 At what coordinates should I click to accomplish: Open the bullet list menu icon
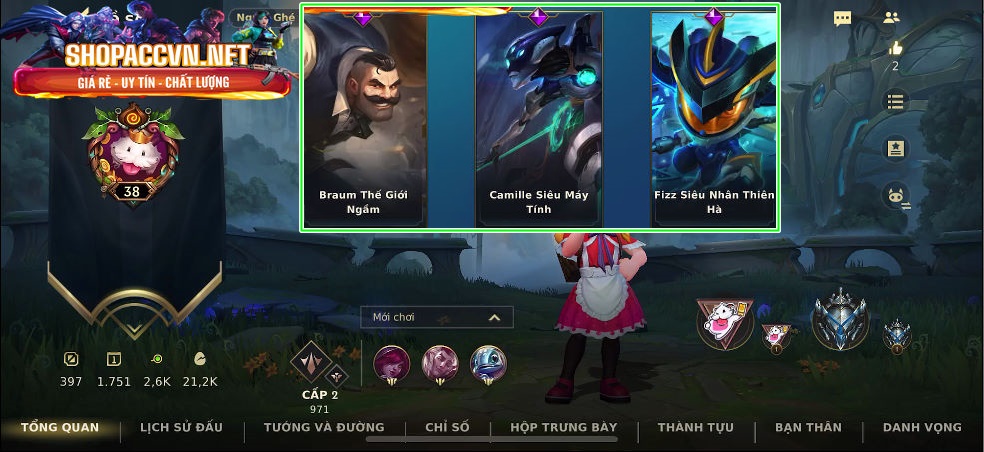(895, 101)
